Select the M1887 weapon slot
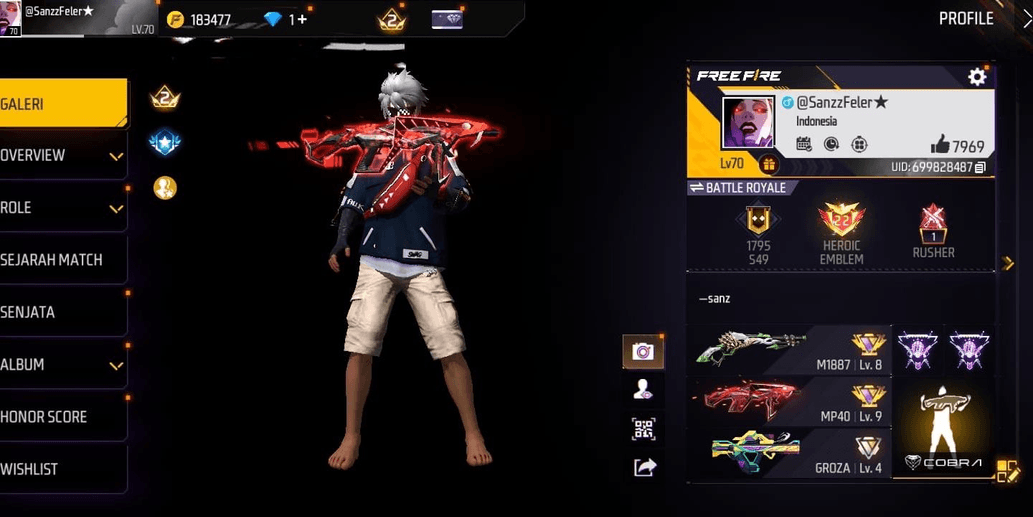1033x517 pixels. tap(790, 350)
